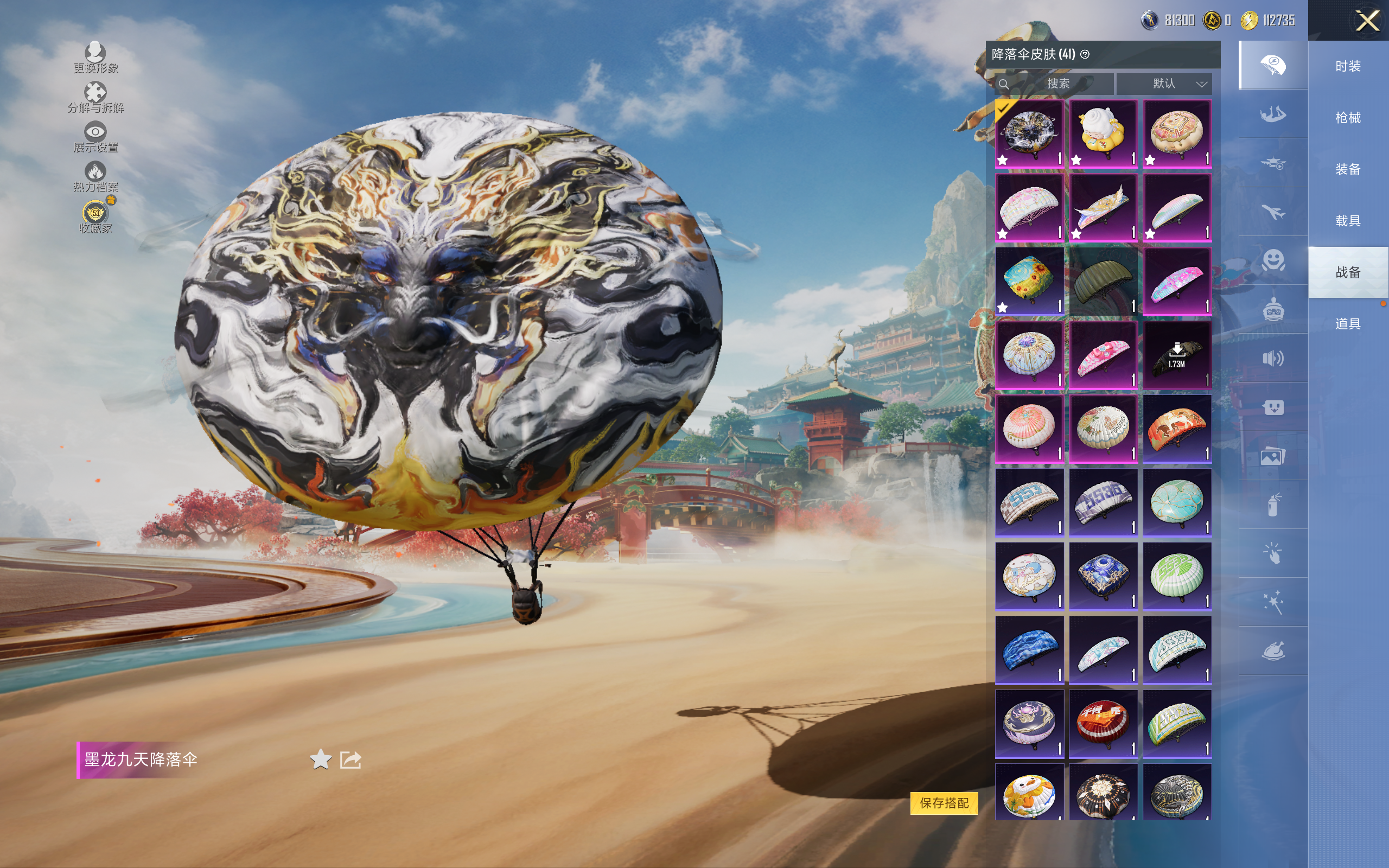Open the 枪械 category
This screenshot has width=1389, height=868.
pos(1348,118)
